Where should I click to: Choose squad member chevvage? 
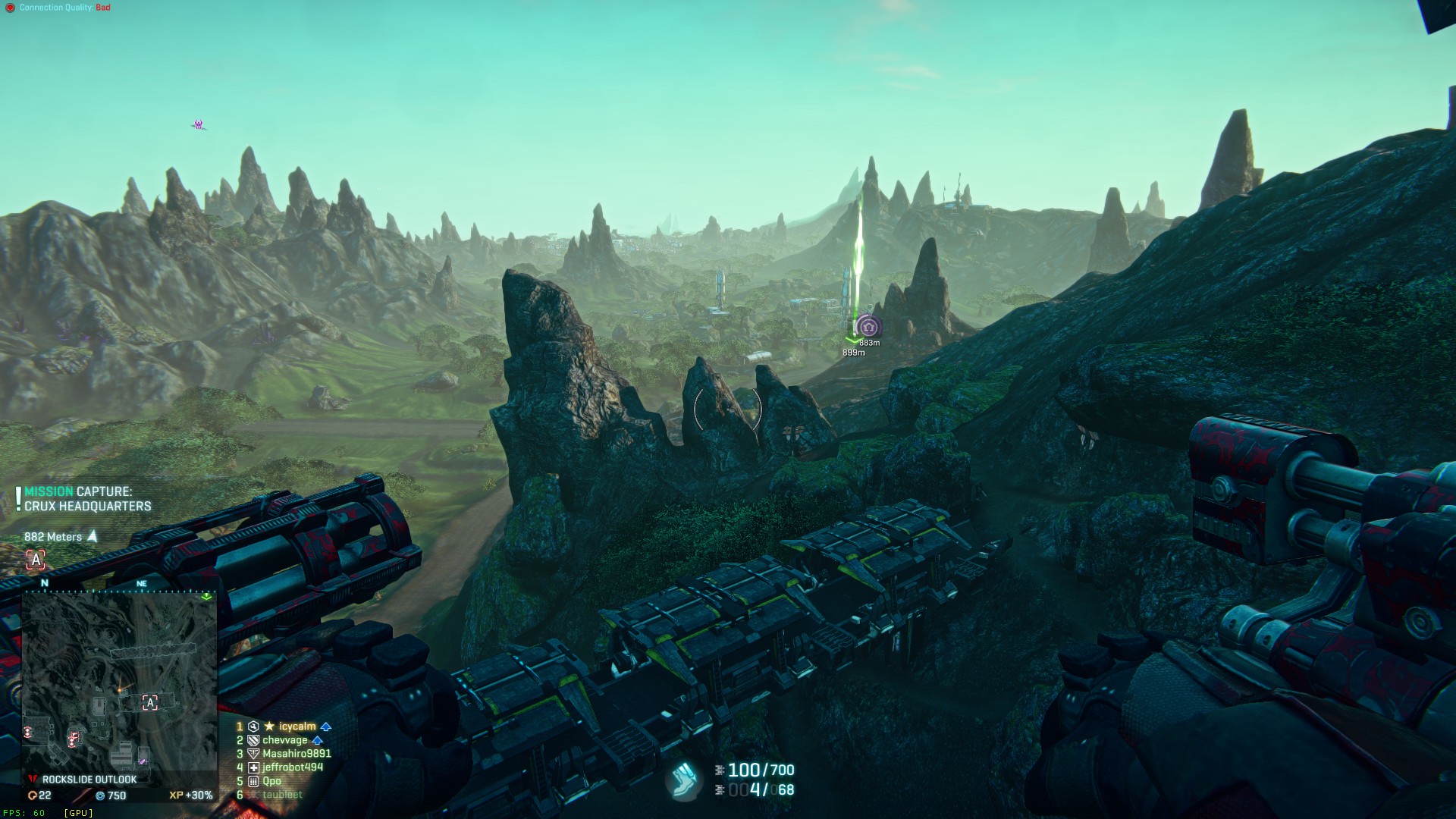[284, 740]
